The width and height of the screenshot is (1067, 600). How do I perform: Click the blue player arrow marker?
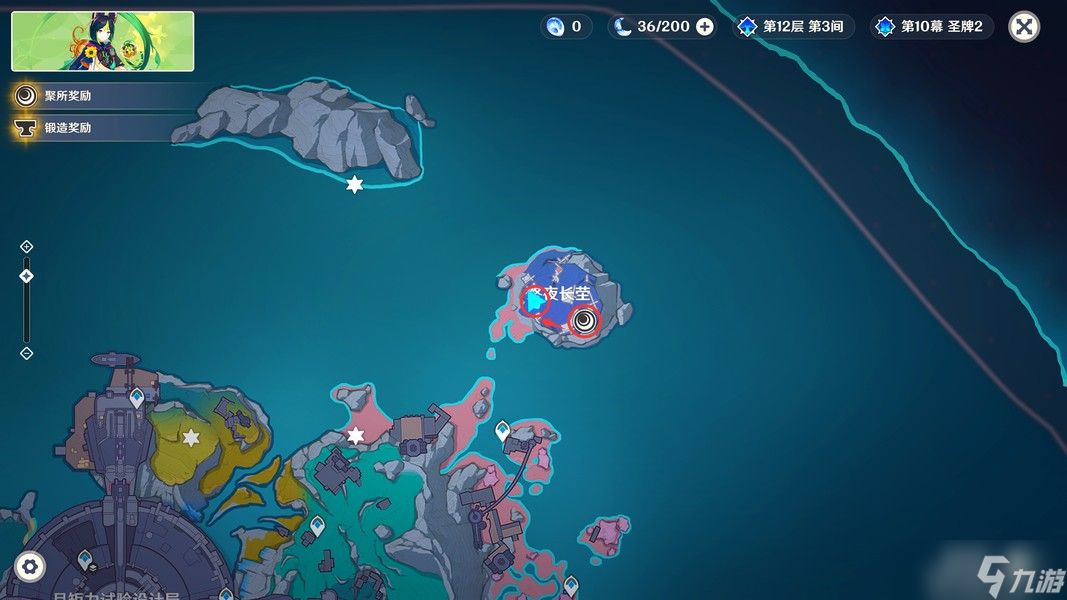[537, 301]
